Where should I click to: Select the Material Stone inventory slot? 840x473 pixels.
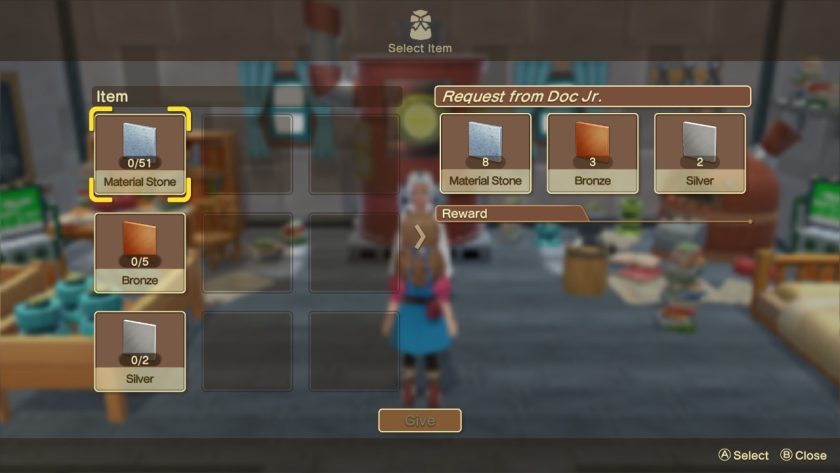coord(139,153)
